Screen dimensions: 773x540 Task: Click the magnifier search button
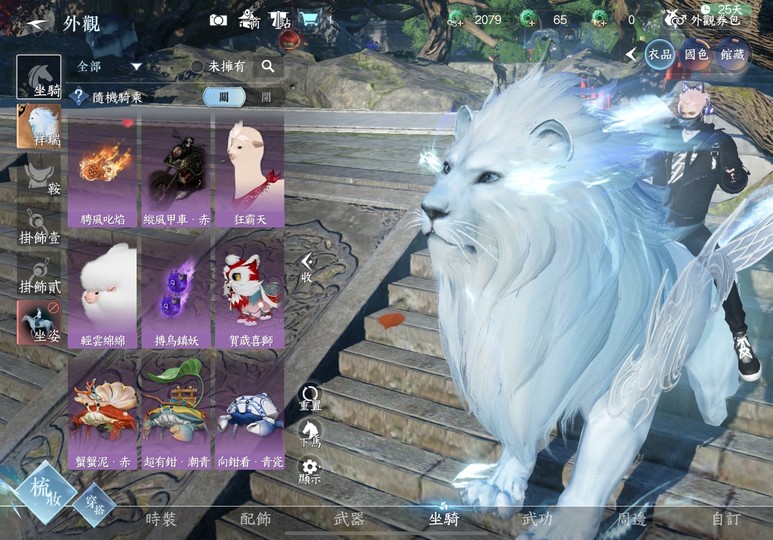(x=268, y=66)
